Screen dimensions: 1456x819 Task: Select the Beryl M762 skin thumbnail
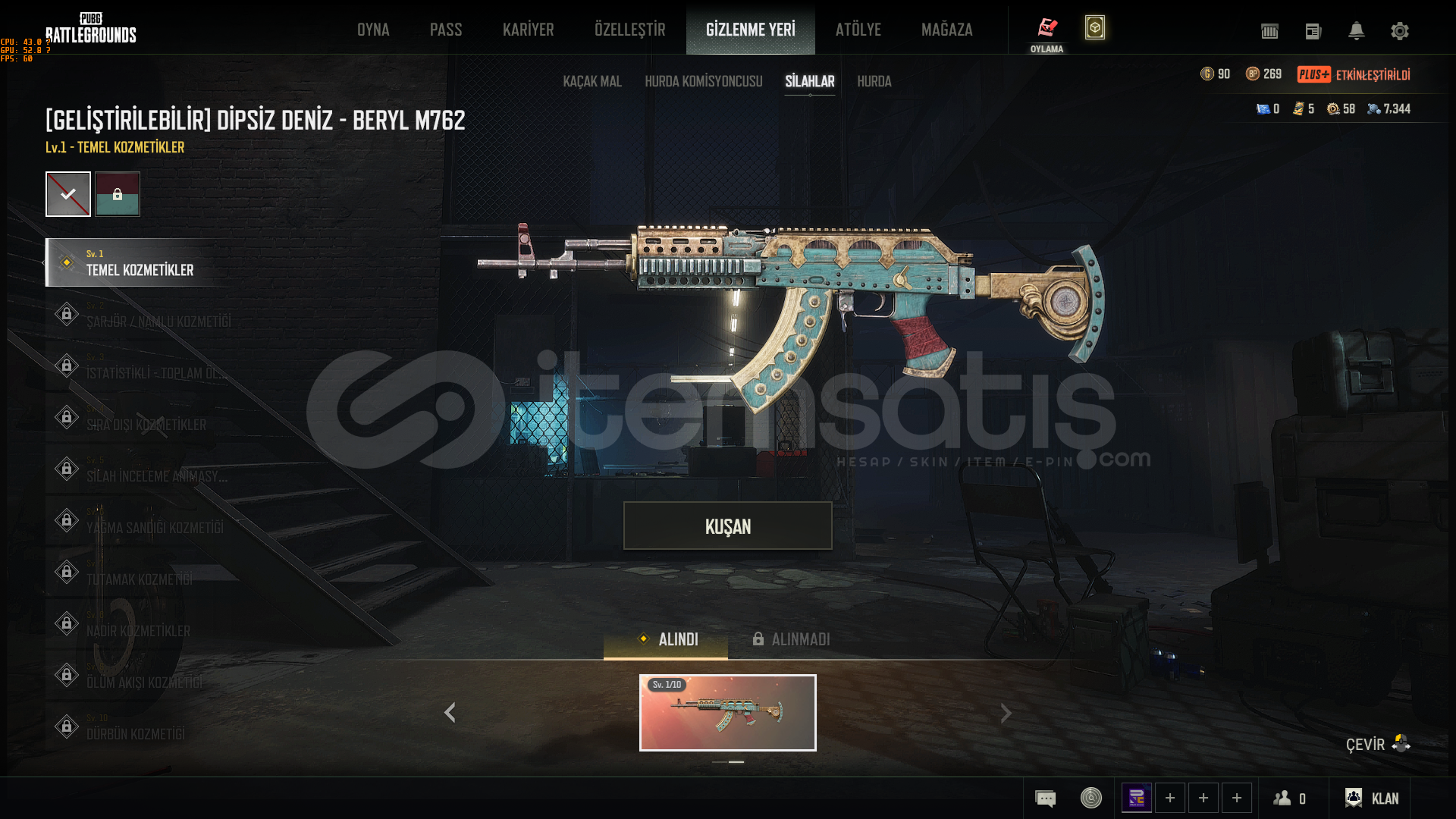click(728, 713)
